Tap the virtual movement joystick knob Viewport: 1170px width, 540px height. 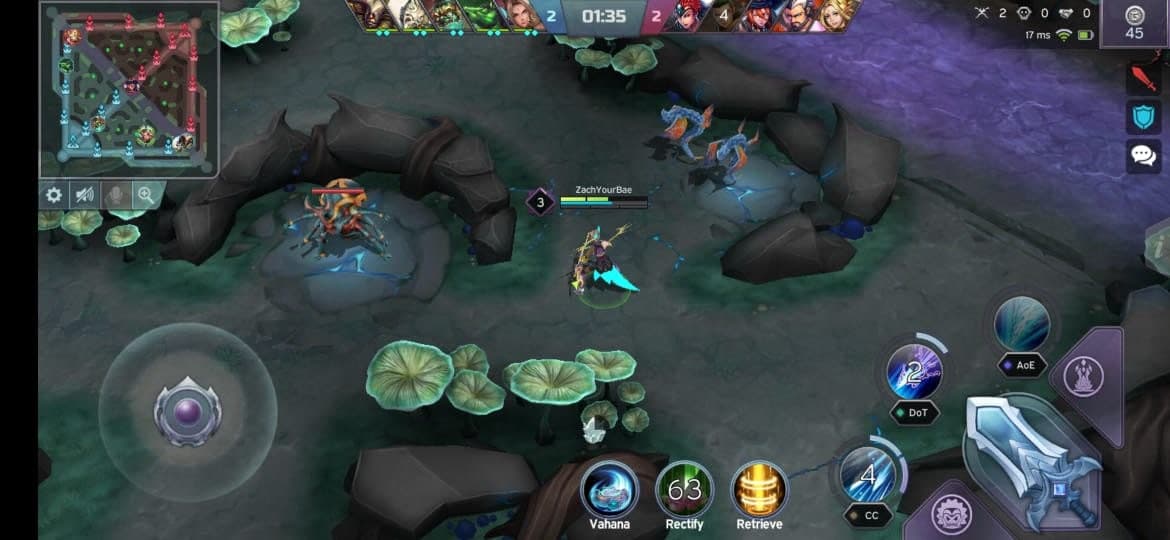[186, 412]
